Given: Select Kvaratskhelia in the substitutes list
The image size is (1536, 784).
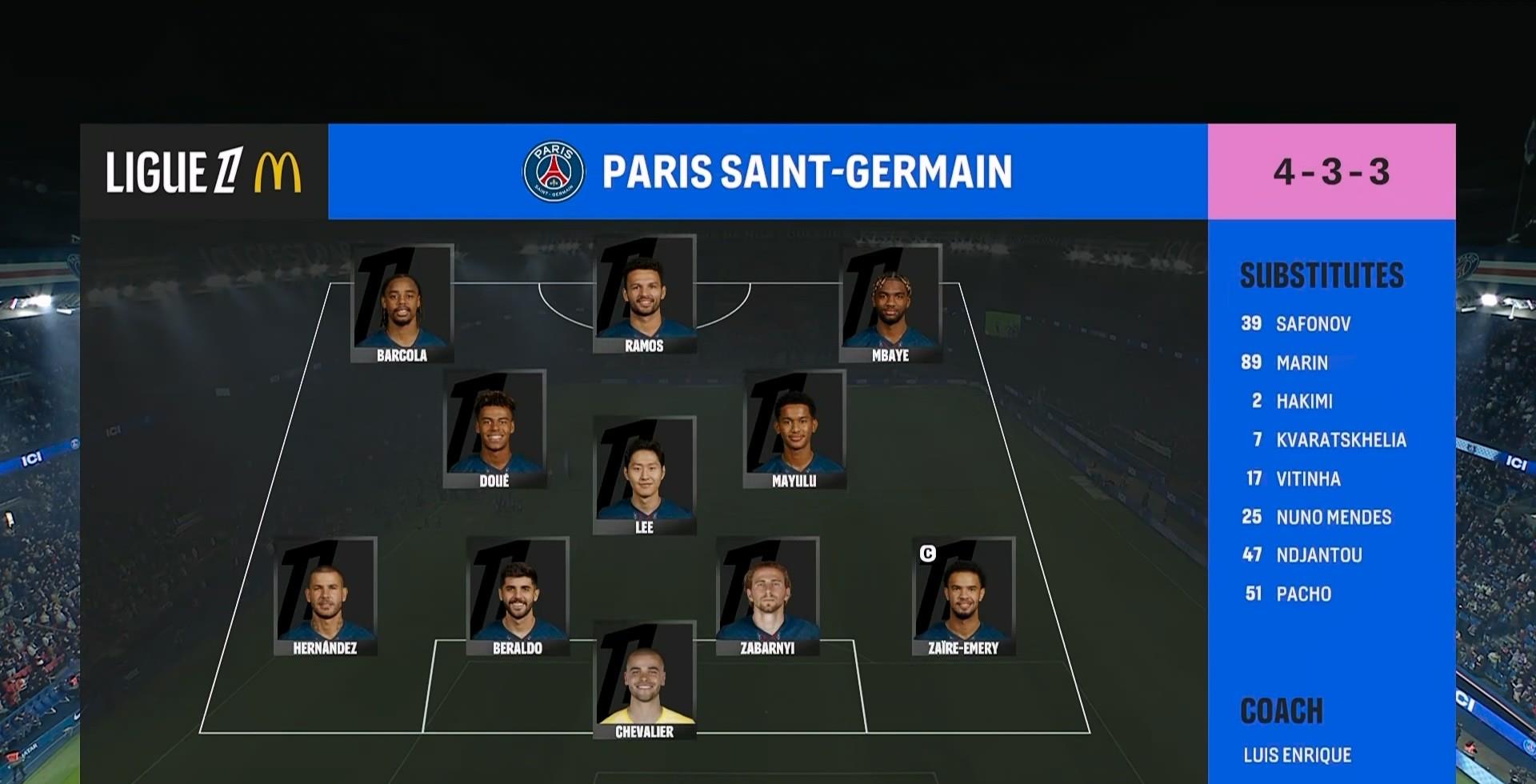Looking at the screenshot, I should [x=1341, y=440].
